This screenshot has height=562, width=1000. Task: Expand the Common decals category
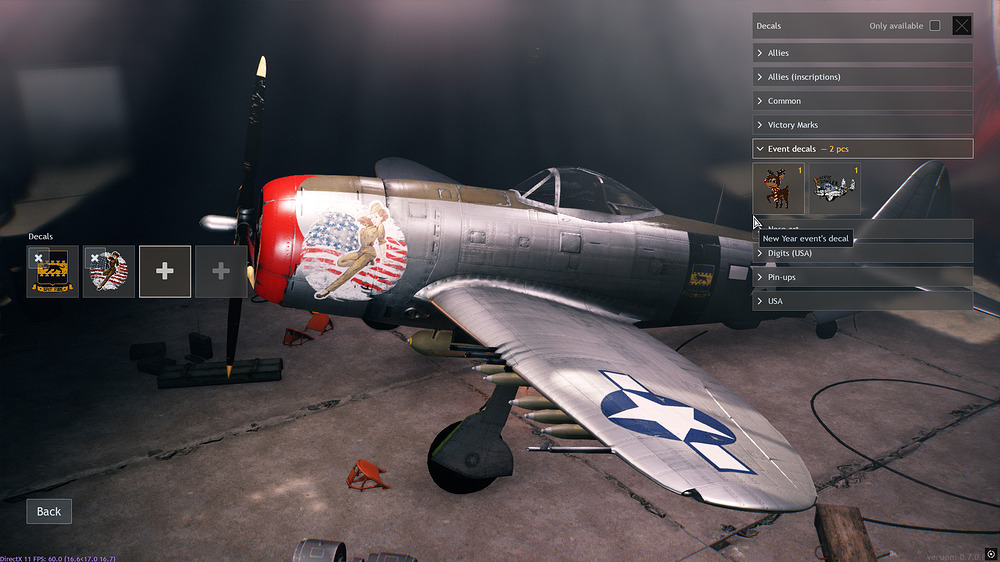[862, 101]
